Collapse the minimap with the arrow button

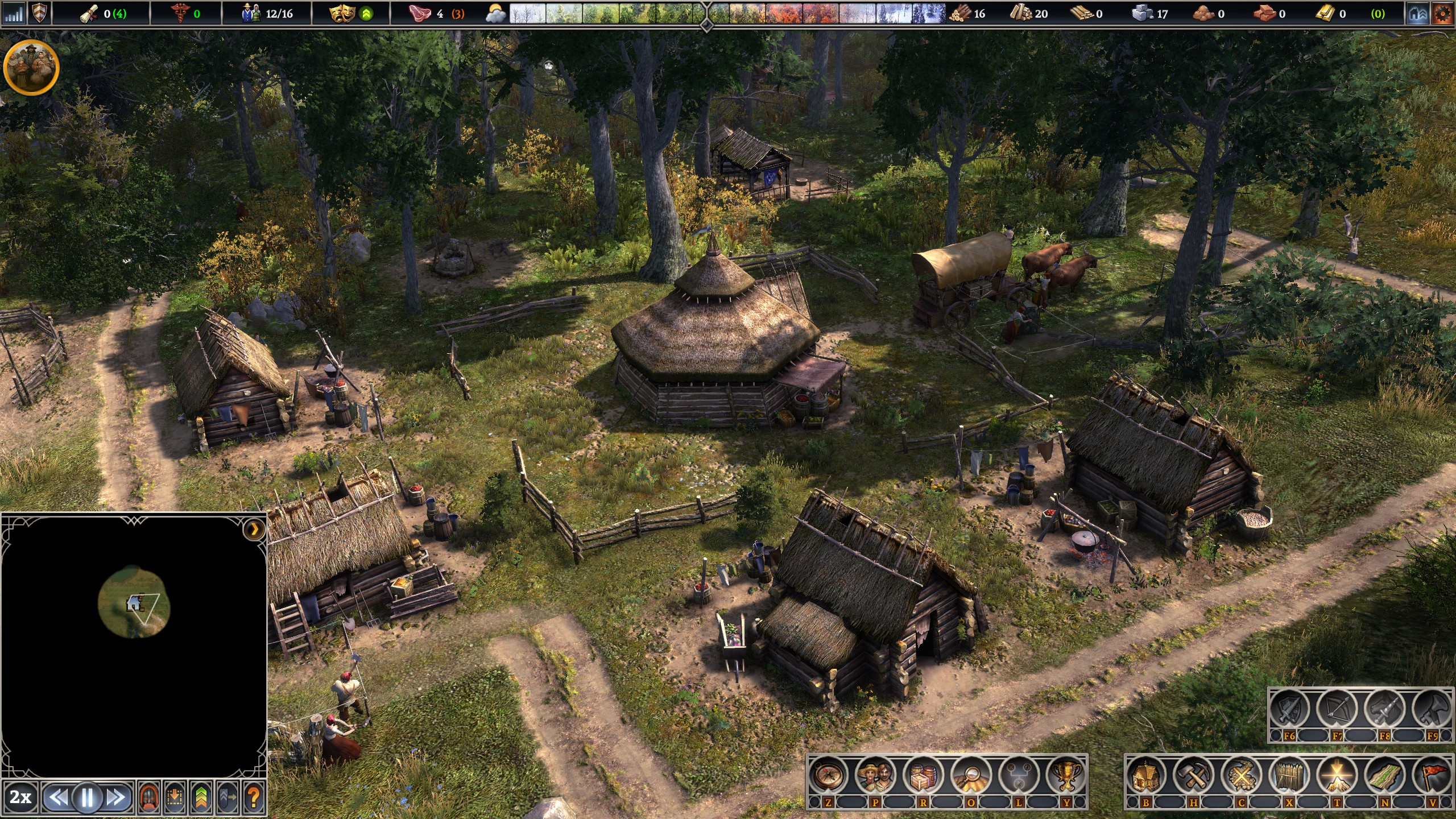tap(254, 530)
